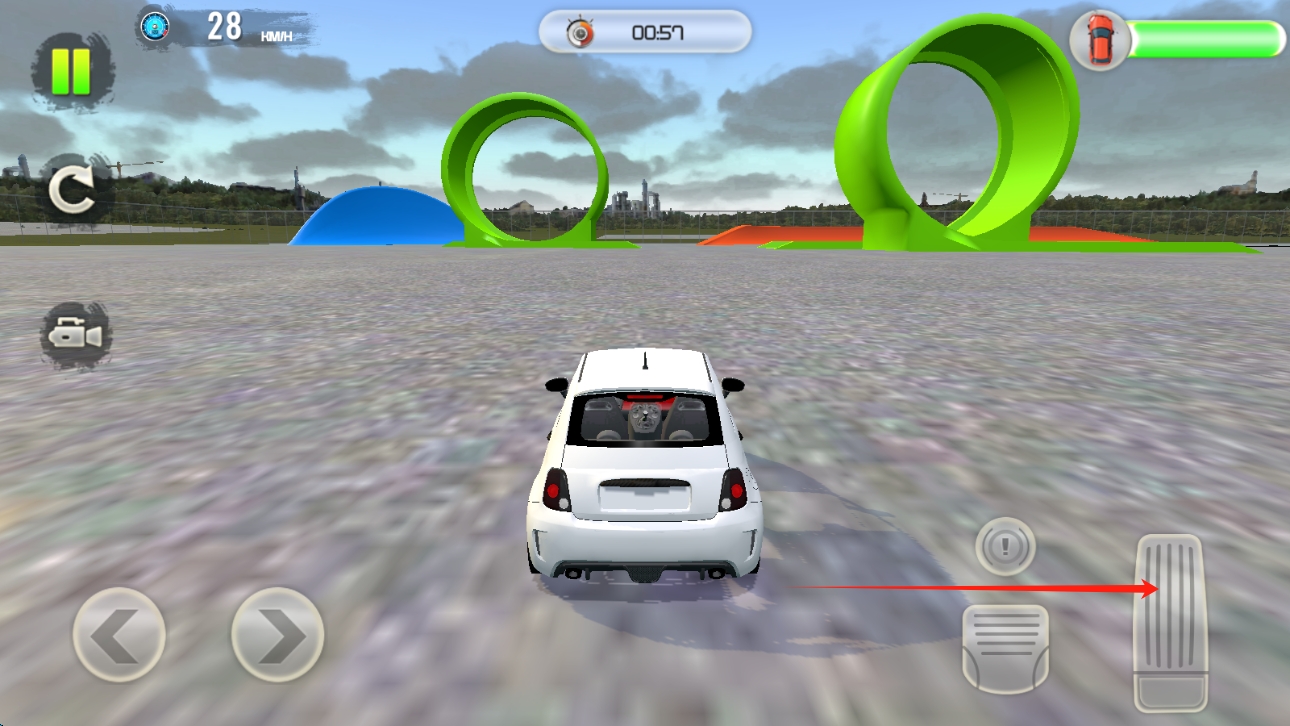
Task: Steer right with the right arrow button
Action: [x=277, y=635]
